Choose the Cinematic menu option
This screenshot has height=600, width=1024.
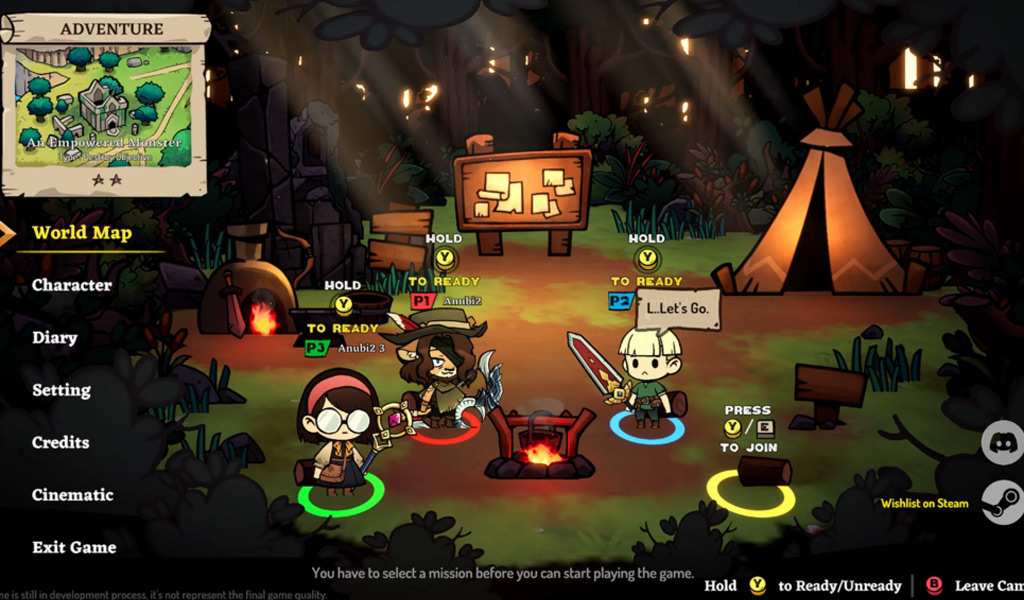pos(72,495)
